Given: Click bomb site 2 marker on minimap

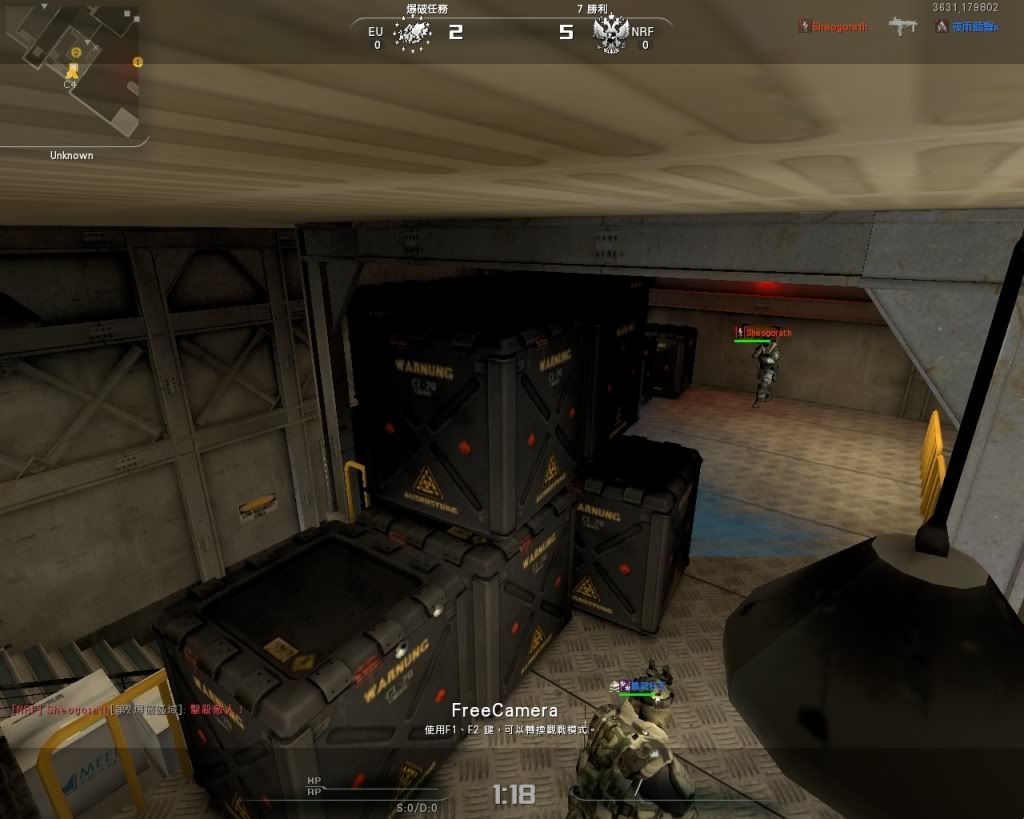Looking at the screenshot, I should [x=76, y=52].
